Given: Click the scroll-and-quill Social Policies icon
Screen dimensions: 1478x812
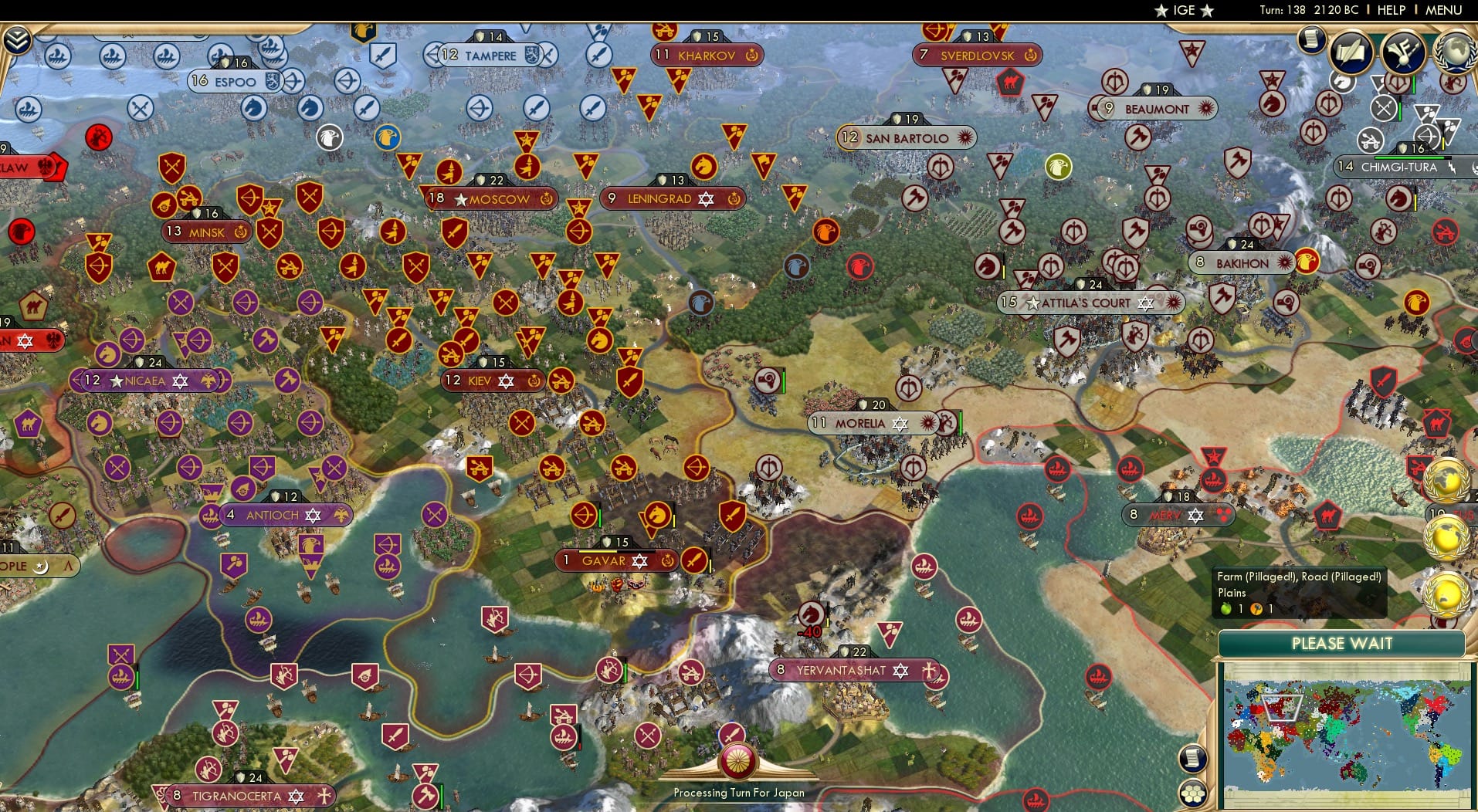Looking at the screenshot, I should pyautogui.click(x=1351, y=52).
